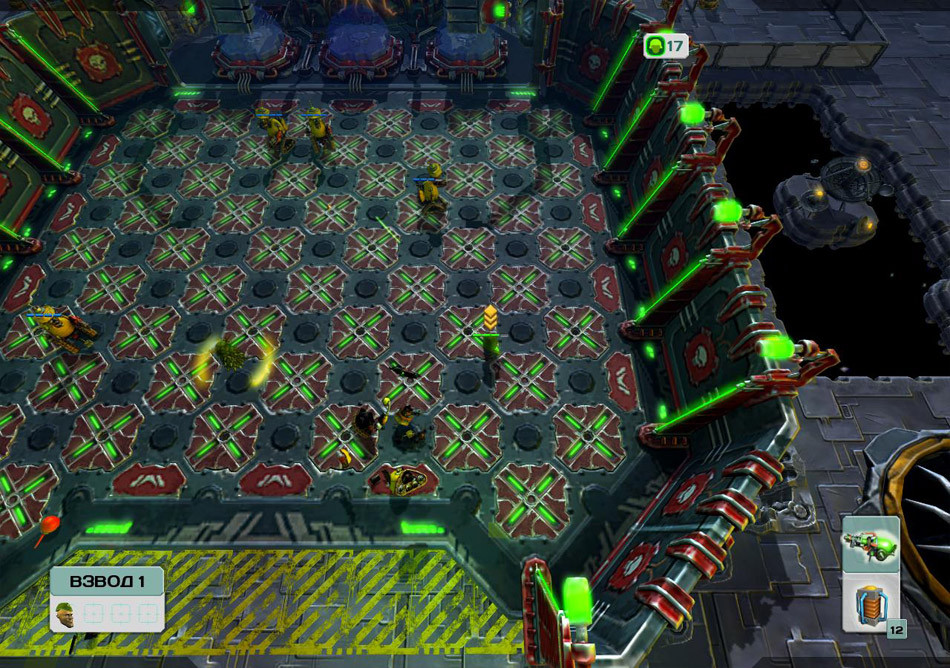Choose the green blaster weapon icon

coord(870,544)
